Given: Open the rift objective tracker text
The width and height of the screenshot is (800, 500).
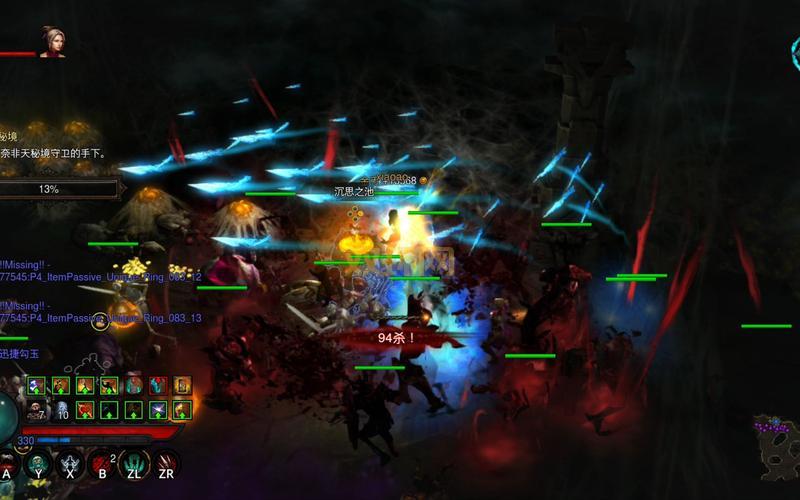Looking at the screenshot, I should click(x=55, y=153).
